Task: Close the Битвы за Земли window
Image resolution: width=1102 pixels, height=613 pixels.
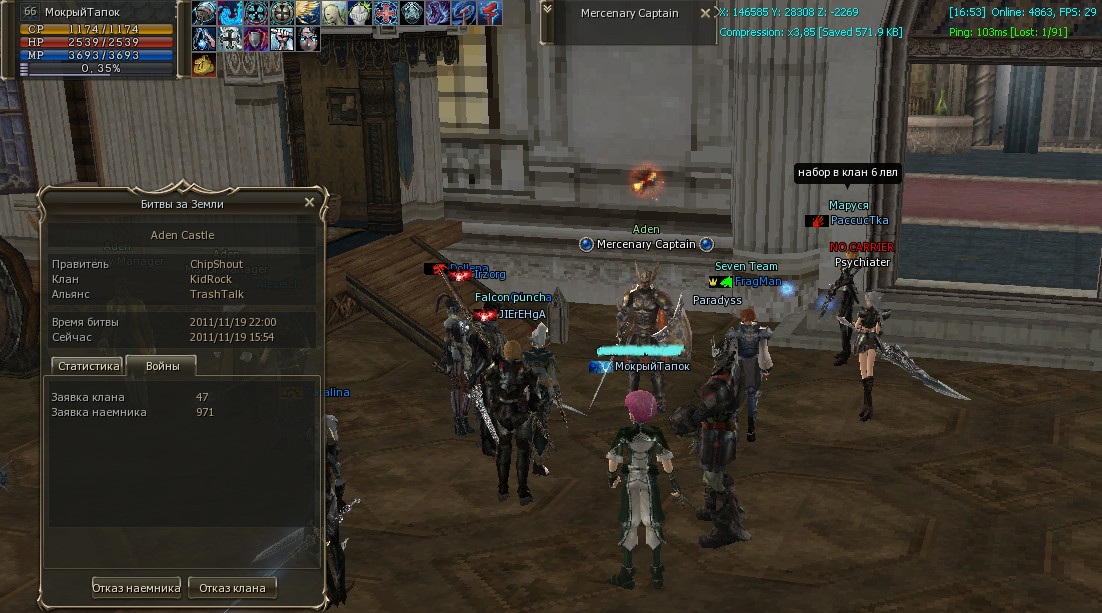Action: coord(309,202)
